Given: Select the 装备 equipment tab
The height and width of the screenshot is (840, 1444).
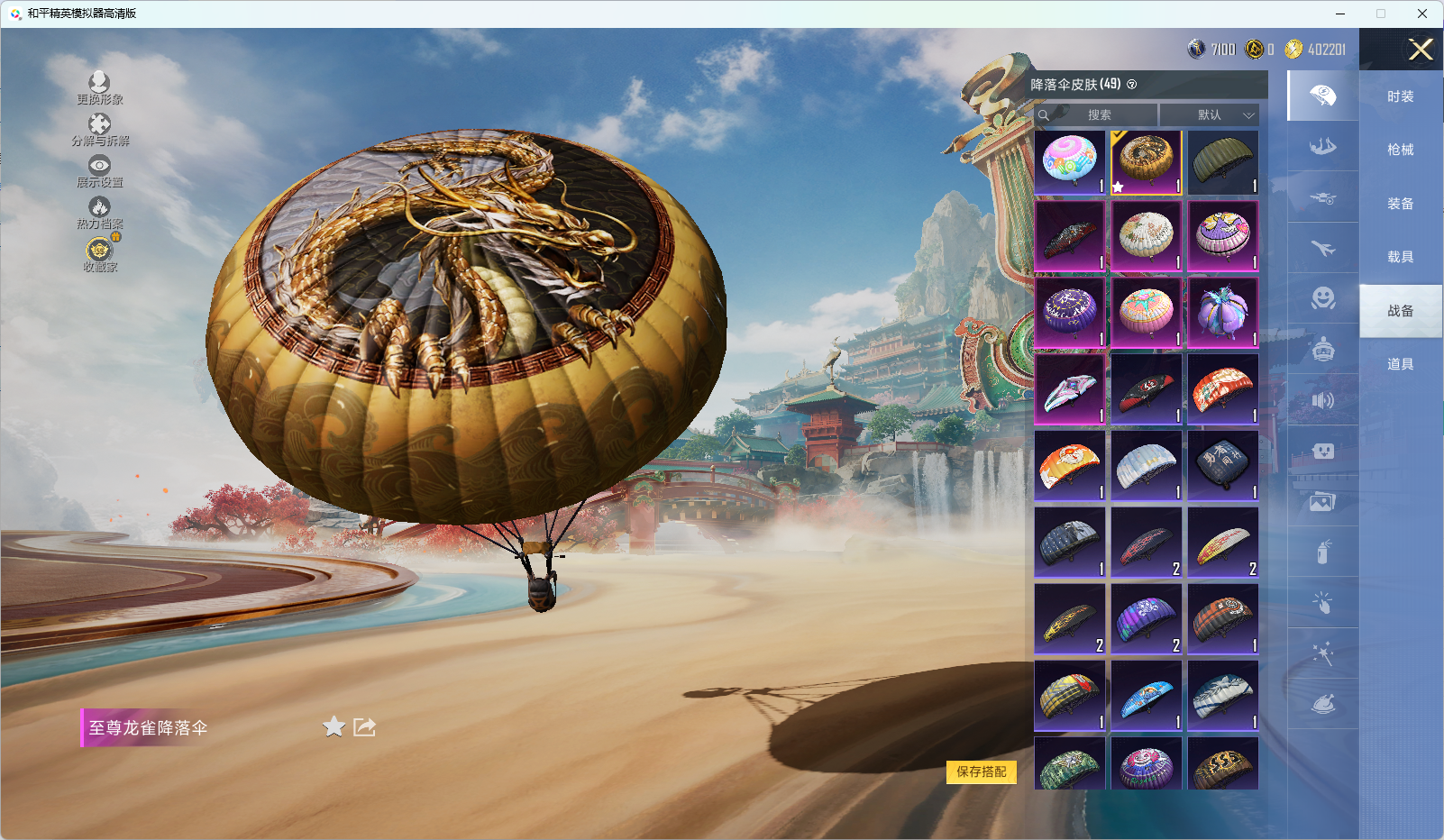Looking at the screenshot, I should [x=1400, y=204].
